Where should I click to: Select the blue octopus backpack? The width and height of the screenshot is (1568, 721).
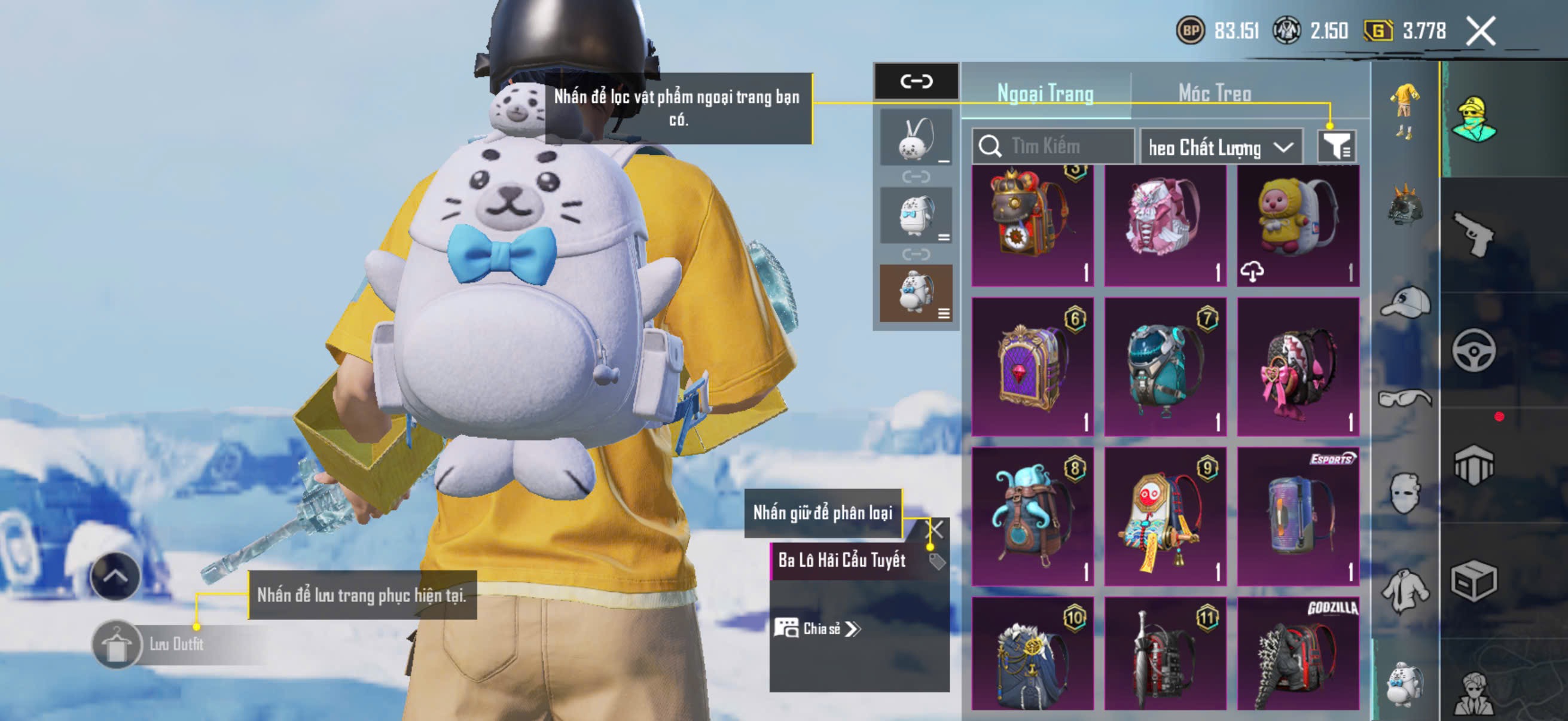click(1032, 516)
